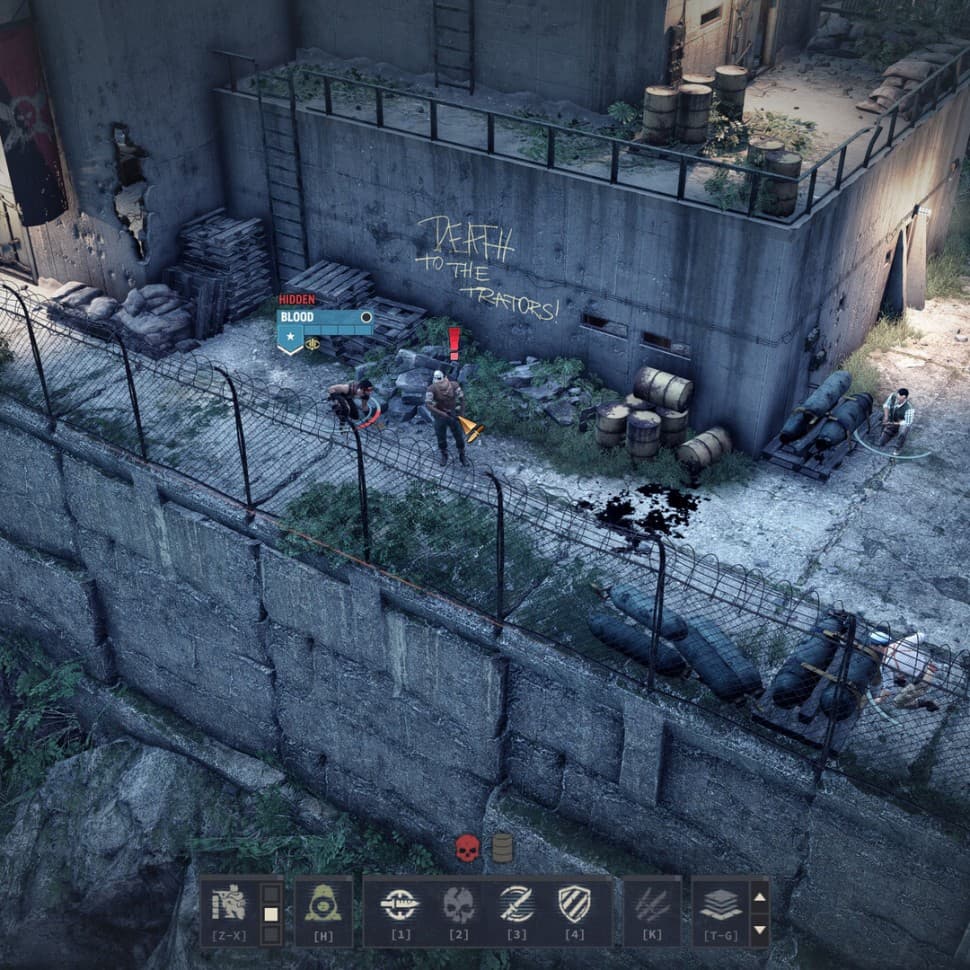The width and height of the screenshot is (970, 970).
Task: Activate the hooded figure hide ability
Action: pos(323,905)
